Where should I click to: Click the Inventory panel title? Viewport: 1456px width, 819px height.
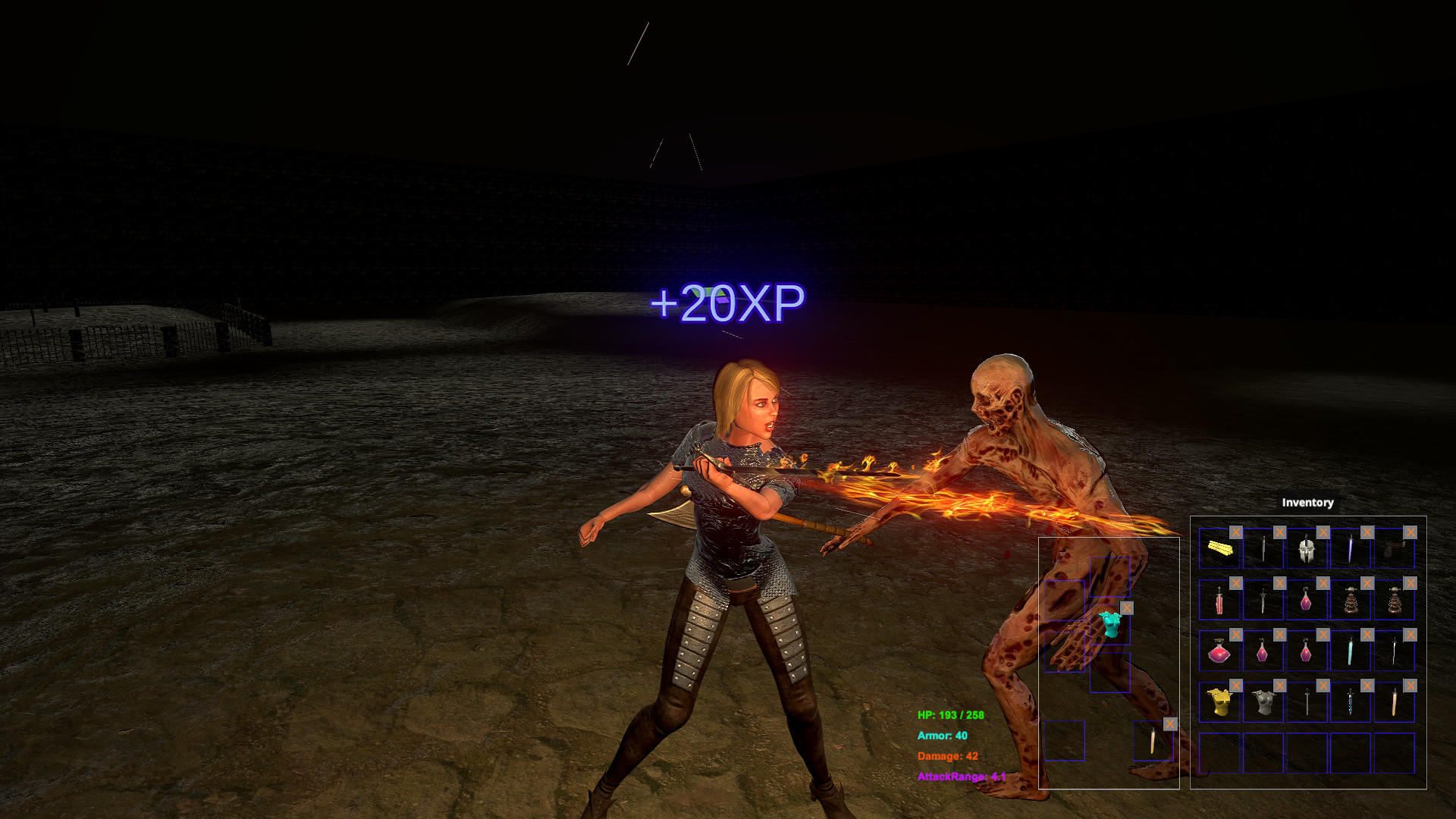[x=1307, y=502]
